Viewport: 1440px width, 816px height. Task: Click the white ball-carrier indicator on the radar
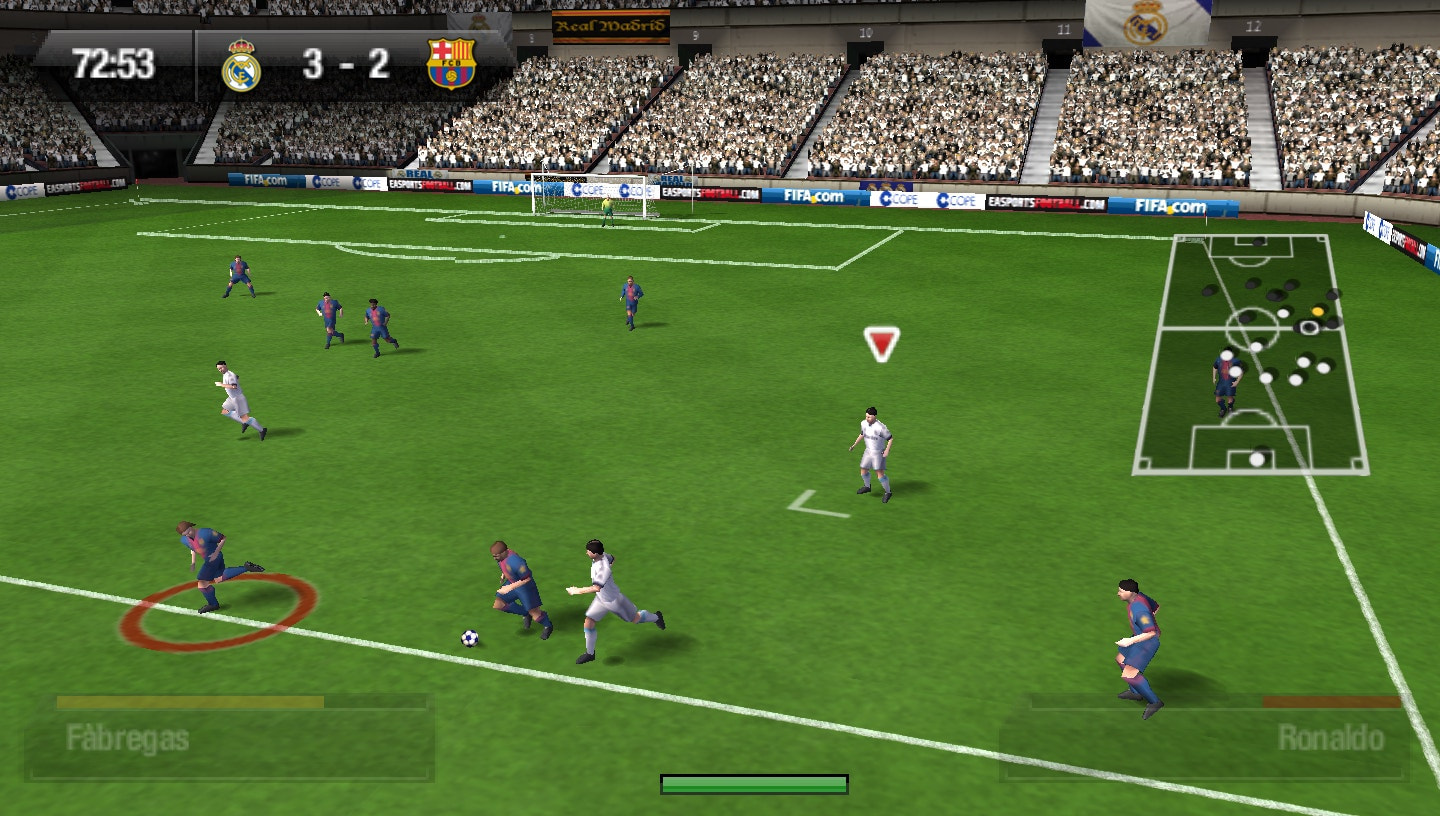tap(1310, 327)
